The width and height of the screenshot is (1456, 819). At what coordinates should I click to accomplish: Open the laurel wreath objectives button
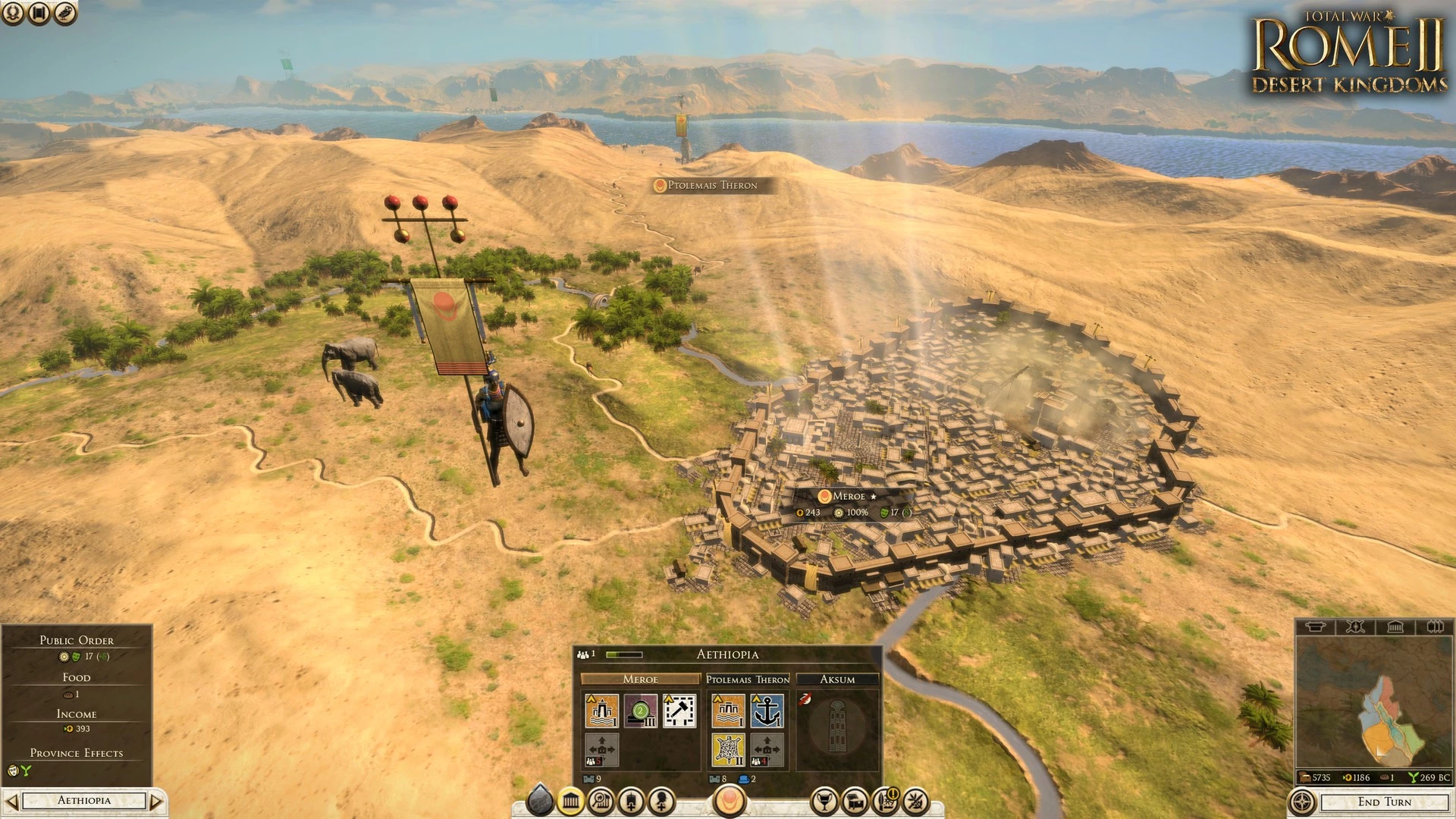coord(13,12)
